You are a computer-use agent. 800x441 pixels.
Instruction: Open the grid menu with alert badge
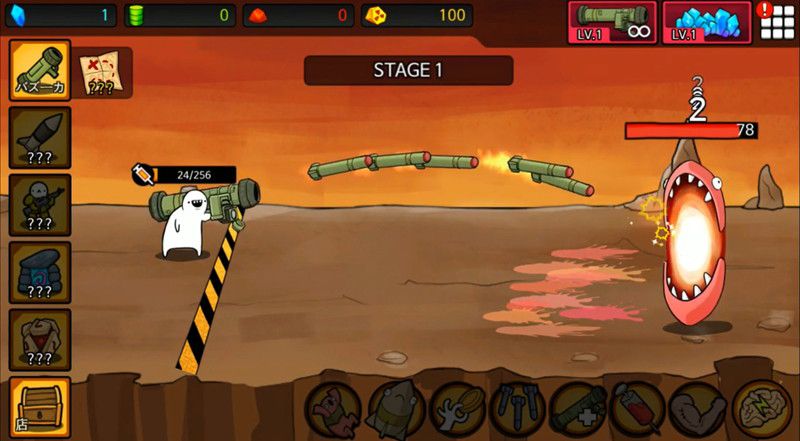pos(777,21)
